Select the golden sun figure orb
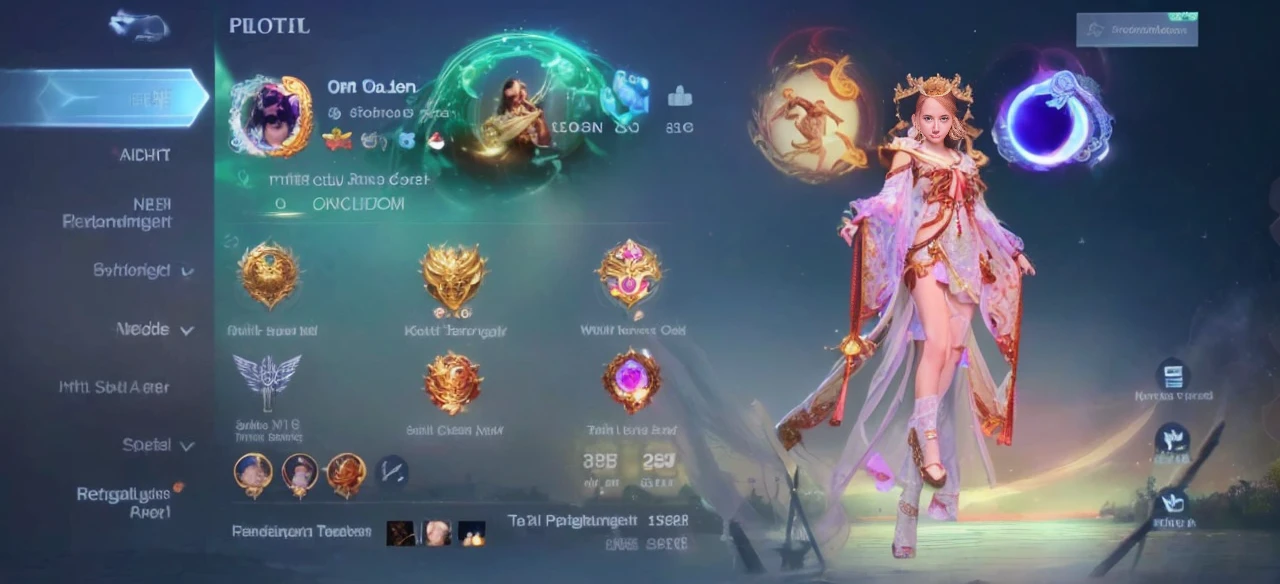The image size is (1280, 584). coord(807,118)
